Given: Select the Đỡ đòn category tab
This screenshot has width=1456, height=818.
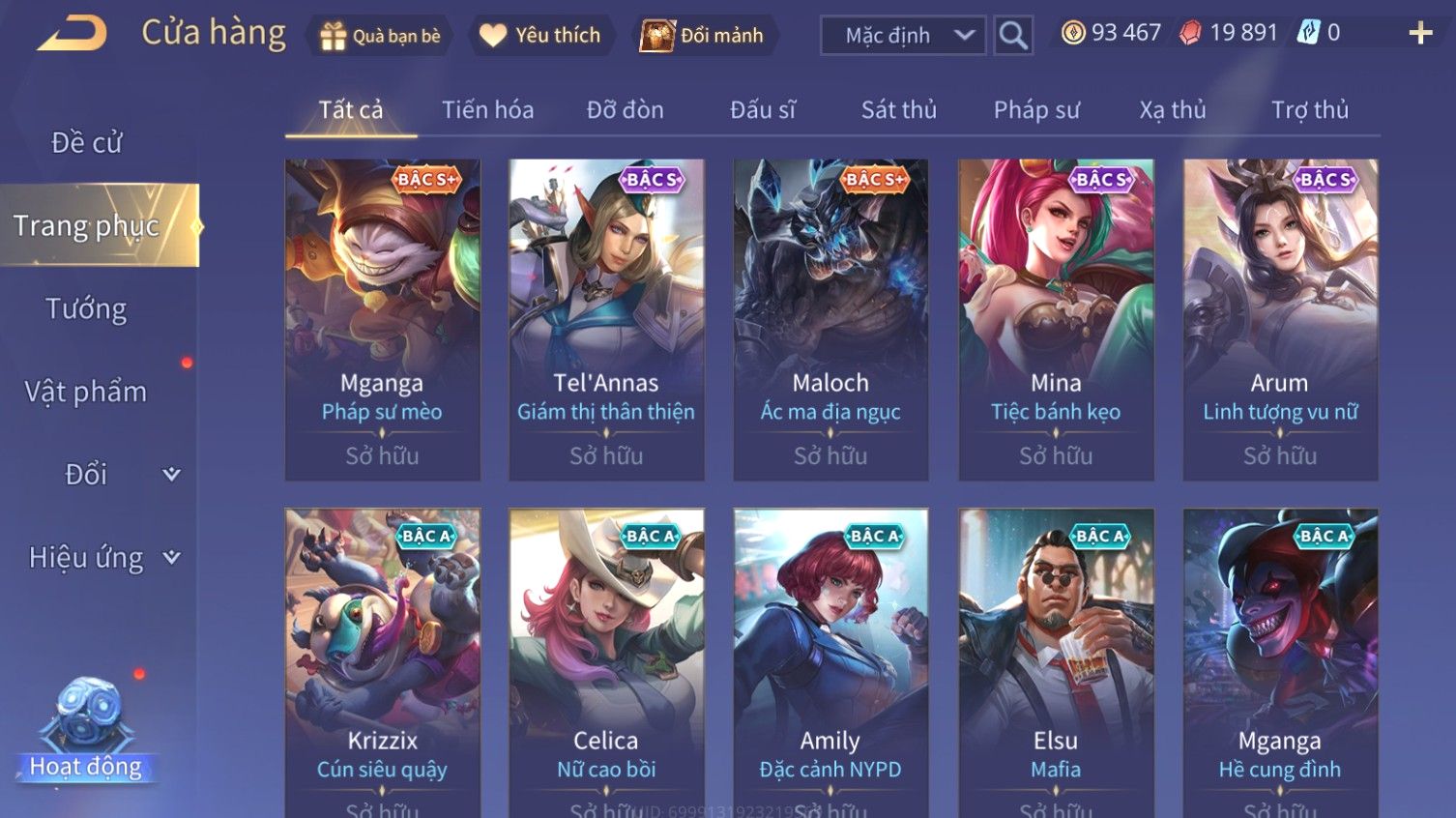Looking at the screenshot, I should tap(625, 110).
